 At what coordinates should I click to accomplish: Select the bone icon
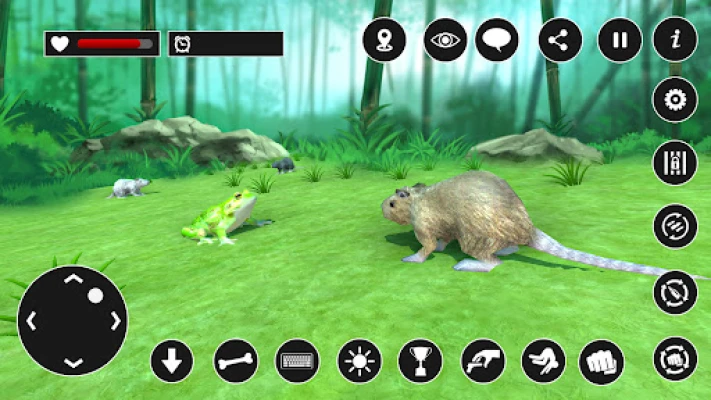point(237,361)
